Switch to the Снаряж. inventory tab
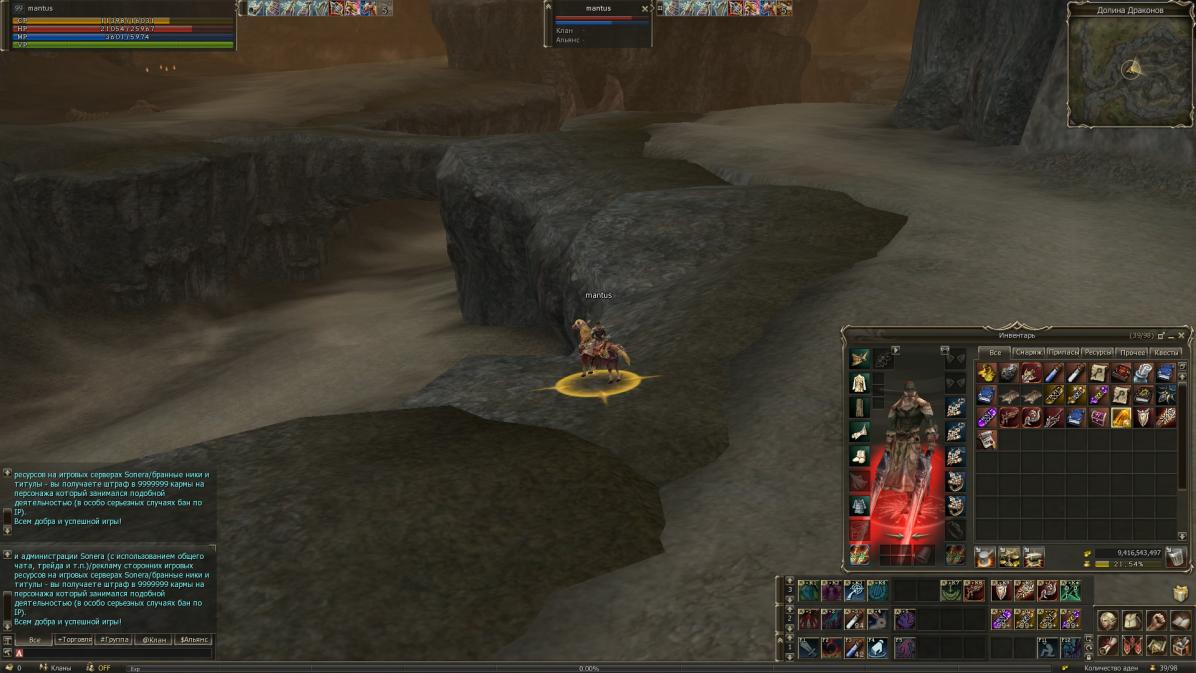The width and height of the screenshot is (1196, 673). [1028, 352]
